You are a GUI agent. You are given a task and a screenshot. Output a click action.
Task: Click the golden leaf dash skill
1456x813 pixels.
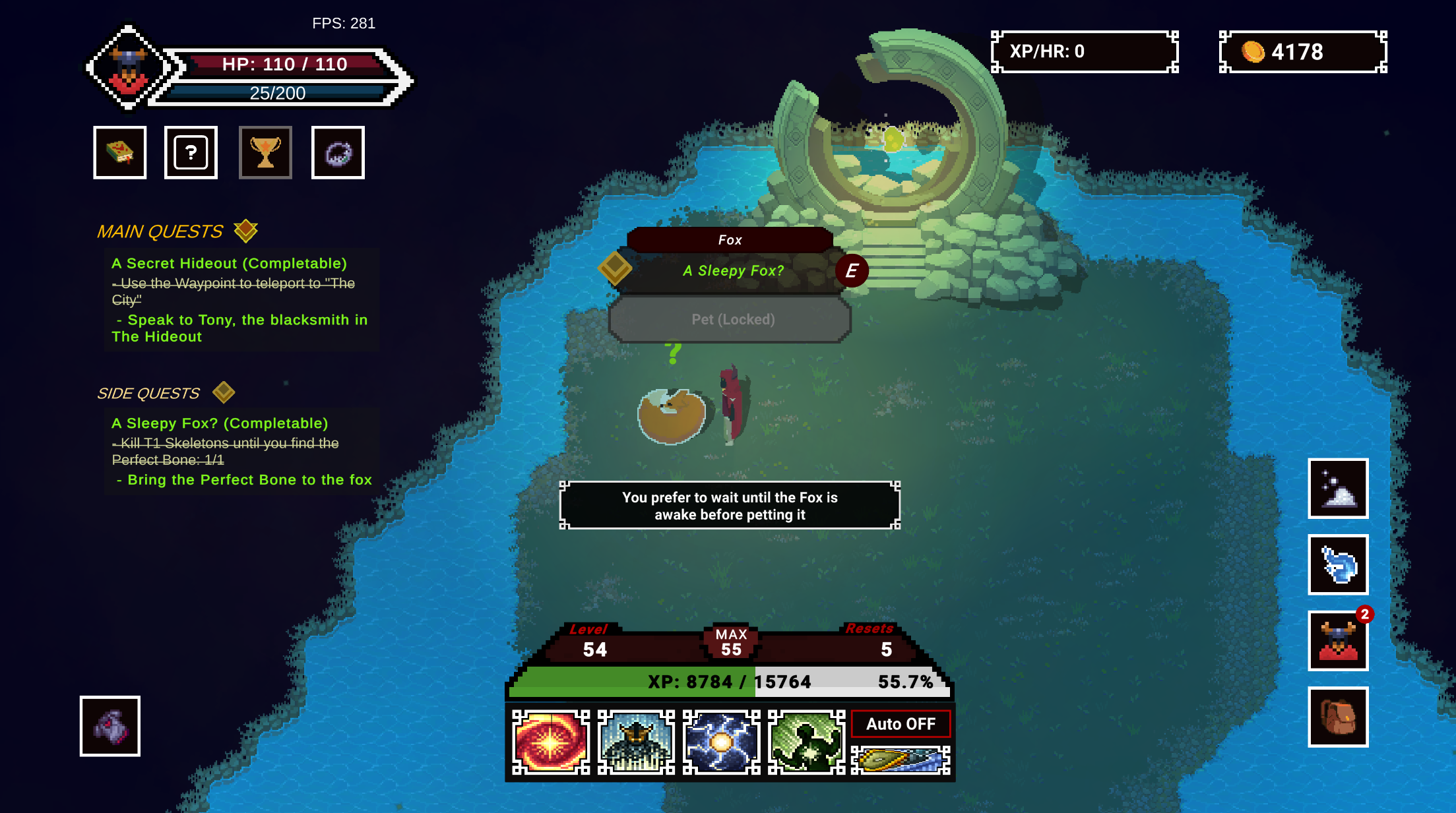901,760
